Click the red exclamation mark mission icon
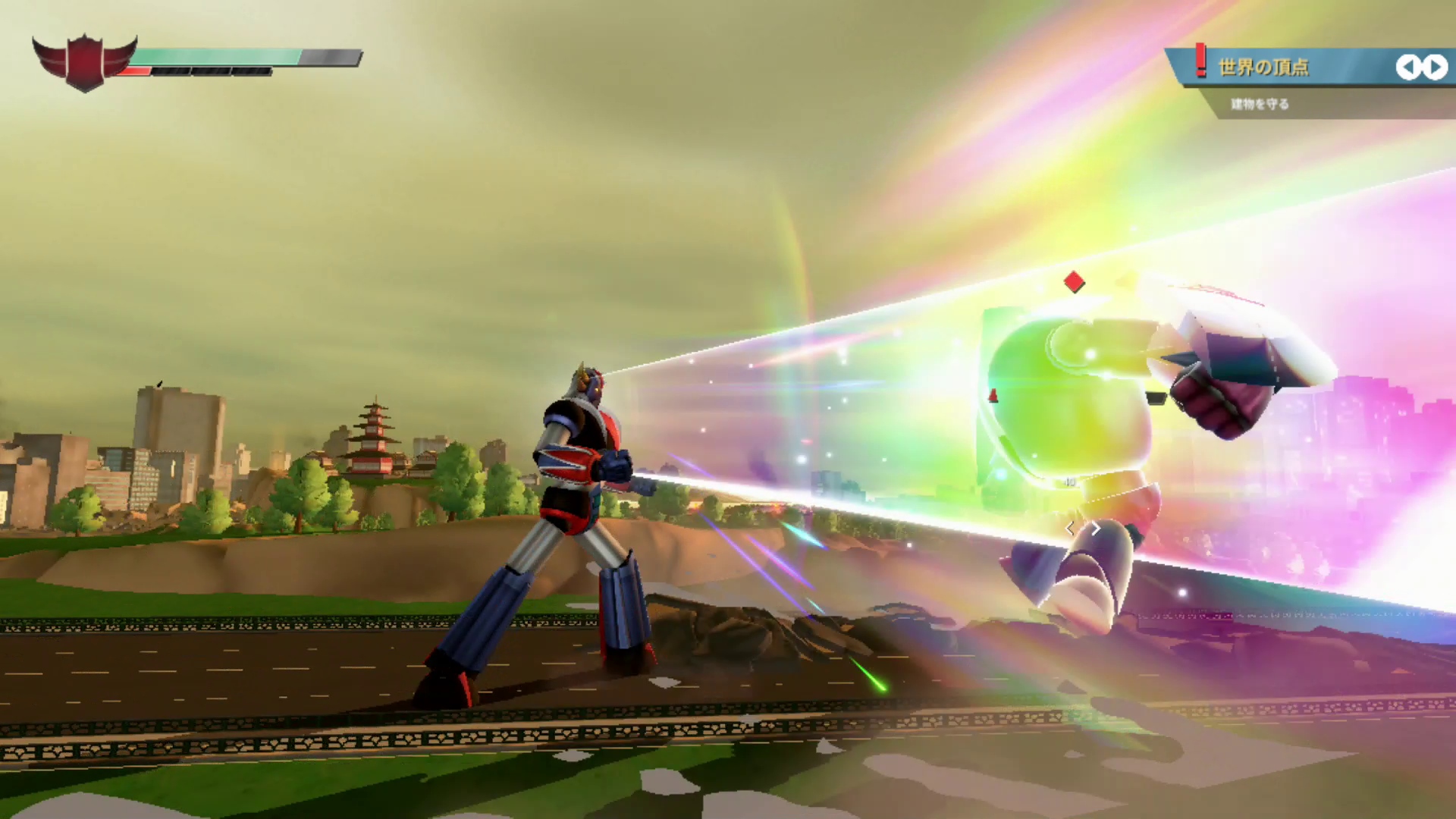 click(1200, 60)
